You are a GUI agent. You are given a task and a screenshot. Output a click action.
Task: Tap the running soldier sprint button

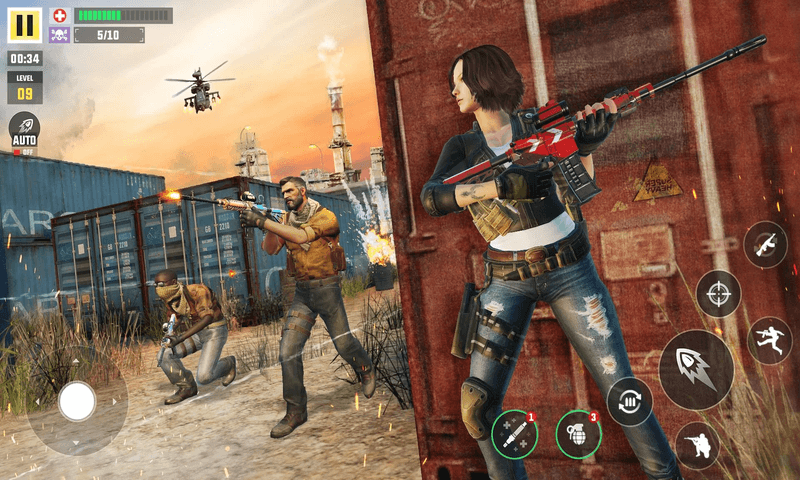point(769,340)
